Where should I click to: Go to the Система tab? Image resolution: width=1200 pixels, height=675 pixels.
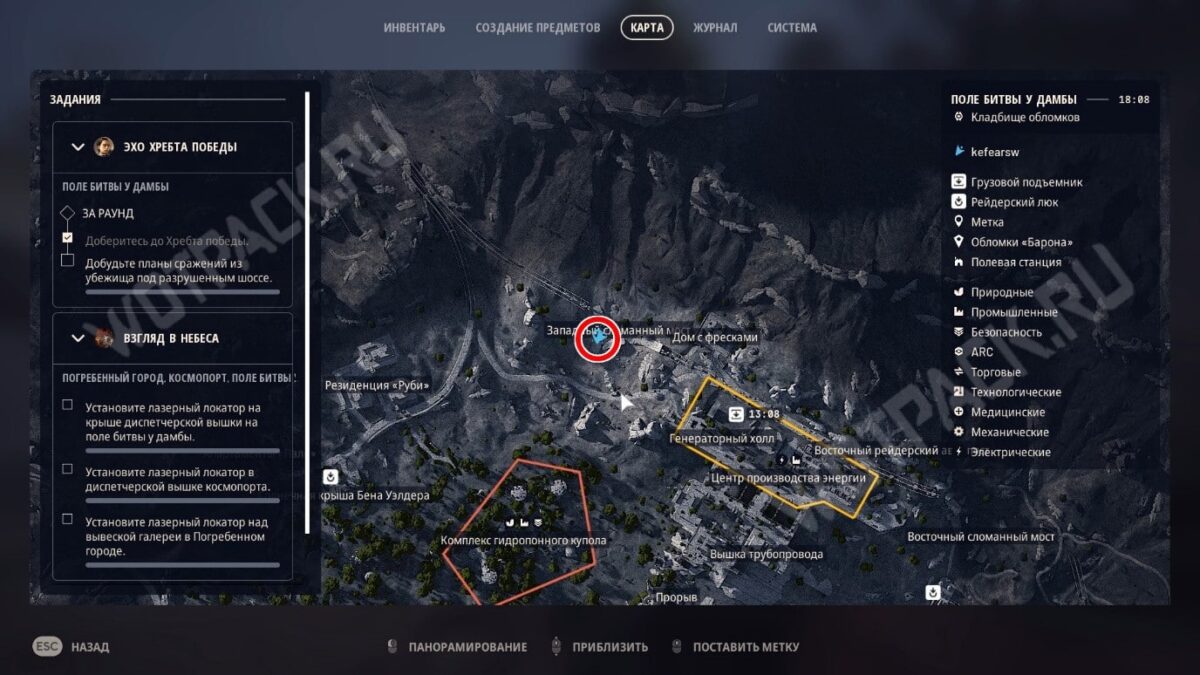792,28
